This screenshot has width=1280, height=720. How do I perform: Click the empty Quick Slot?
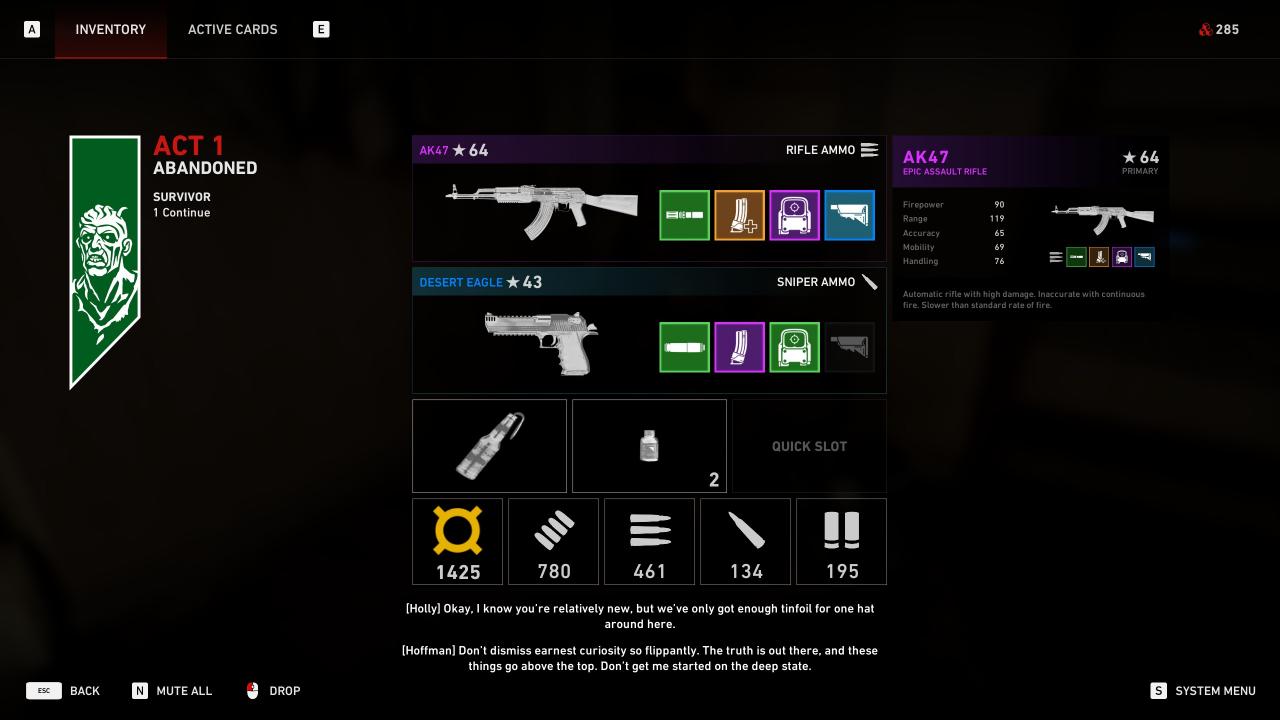[x=809, y=446]
